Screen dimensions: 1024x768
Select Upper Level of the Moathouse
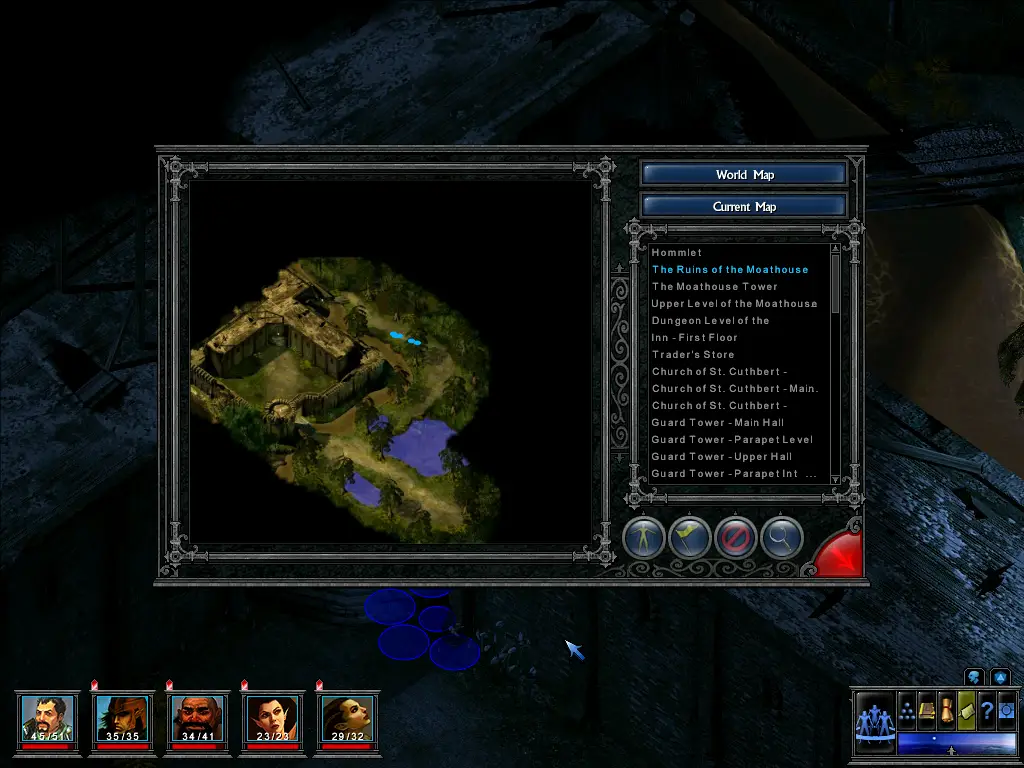[x=734, y=304]
